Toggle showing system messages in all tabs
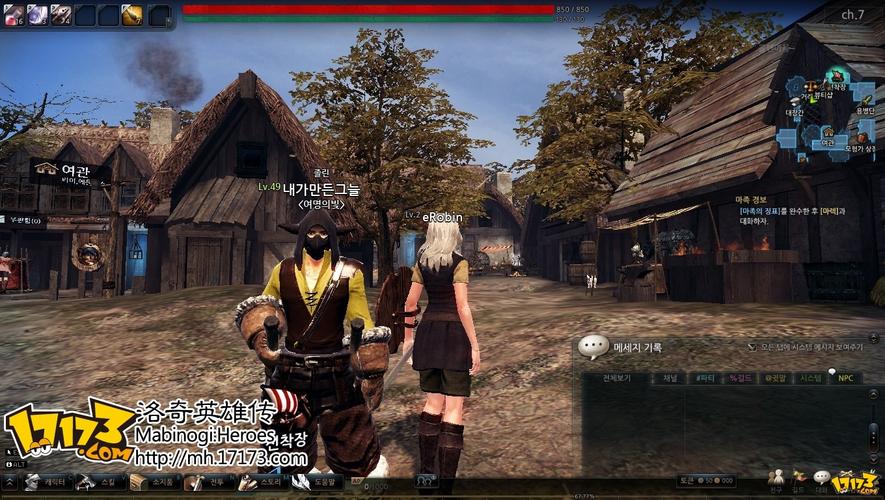 point(753,347)
